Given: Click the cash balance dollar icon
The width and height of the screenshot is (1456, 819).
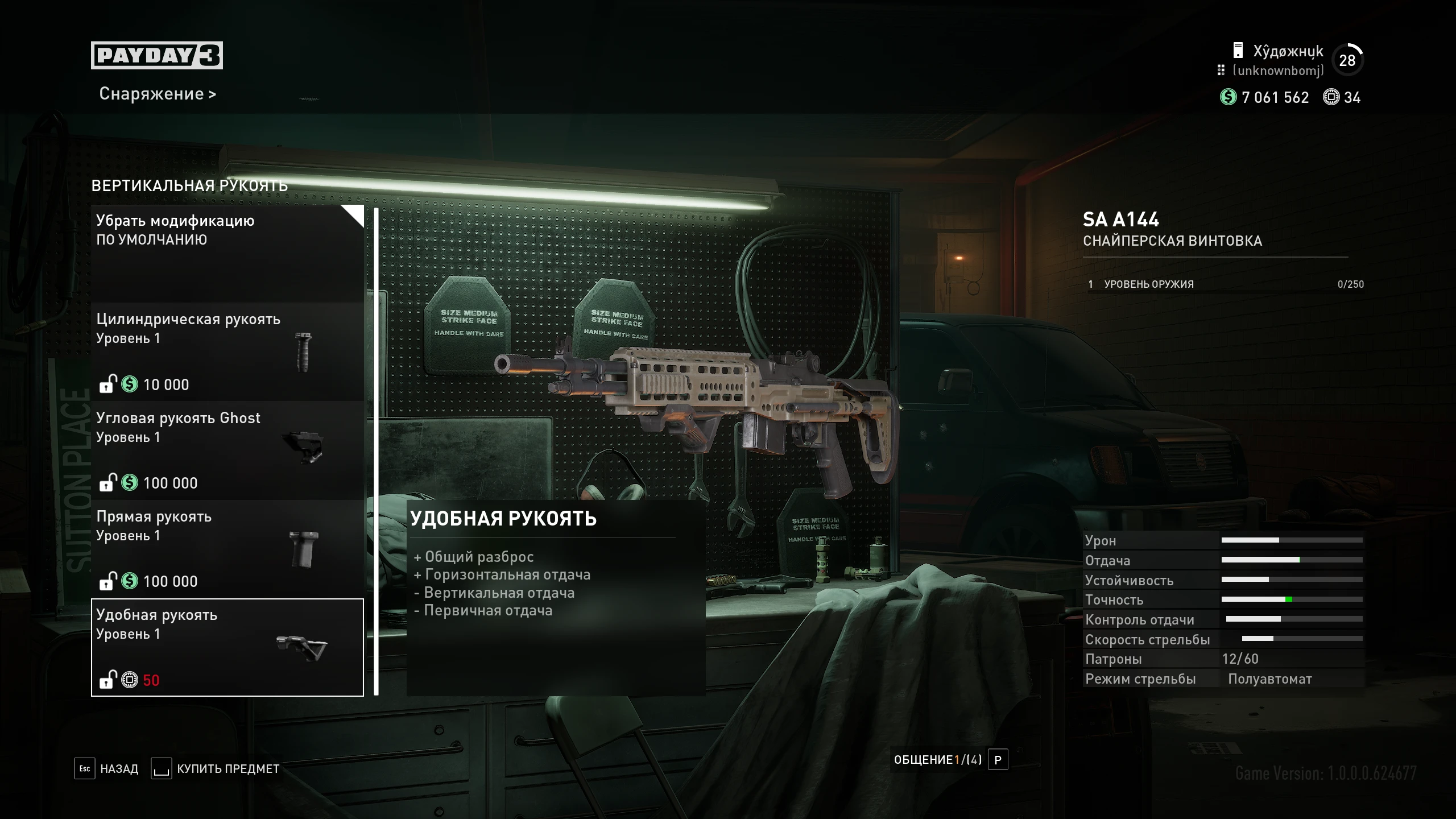Looking at the screenshot, I should [1228, 98].
